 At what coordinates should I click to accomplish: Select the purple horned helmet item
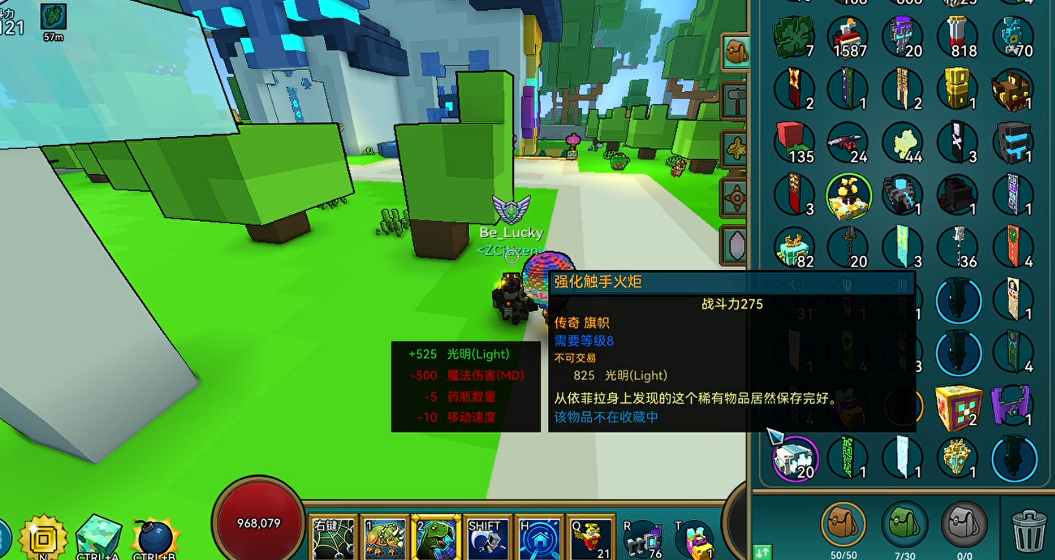(x=1012, y=405)
